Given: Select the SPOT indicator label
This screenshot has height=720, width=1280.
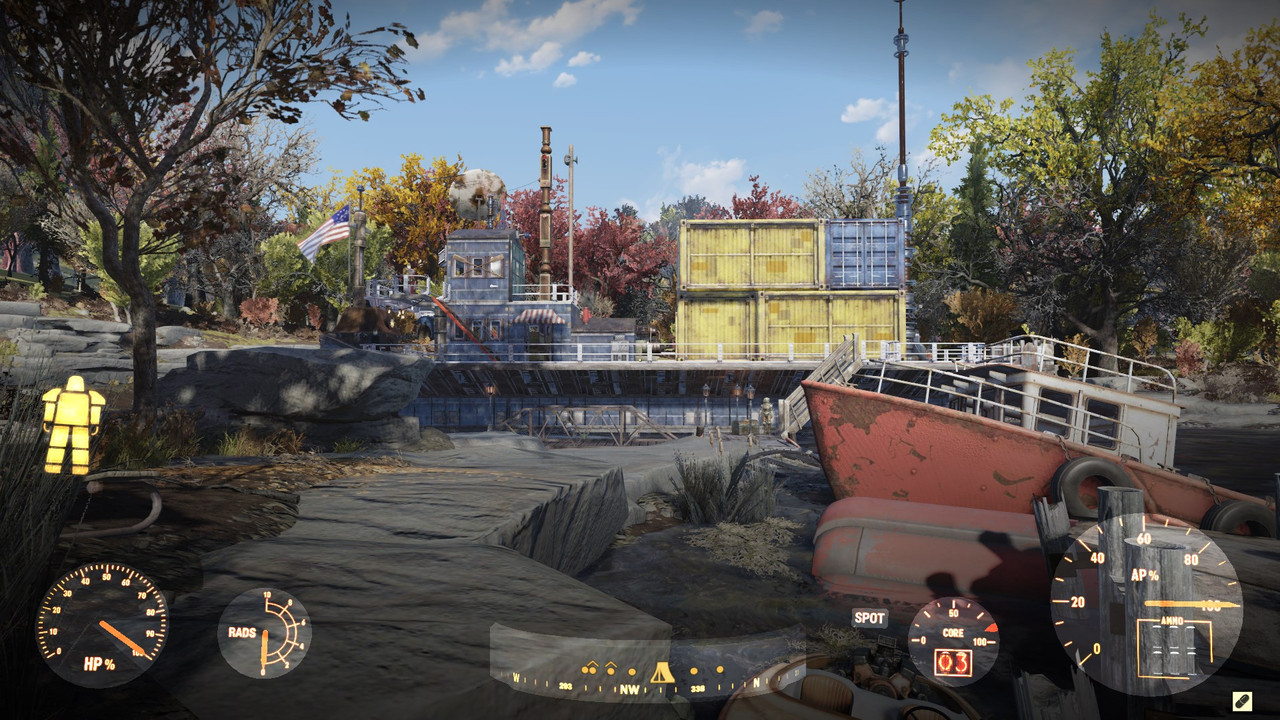Looking at the screenshot, I should click(x=869, y=618).
